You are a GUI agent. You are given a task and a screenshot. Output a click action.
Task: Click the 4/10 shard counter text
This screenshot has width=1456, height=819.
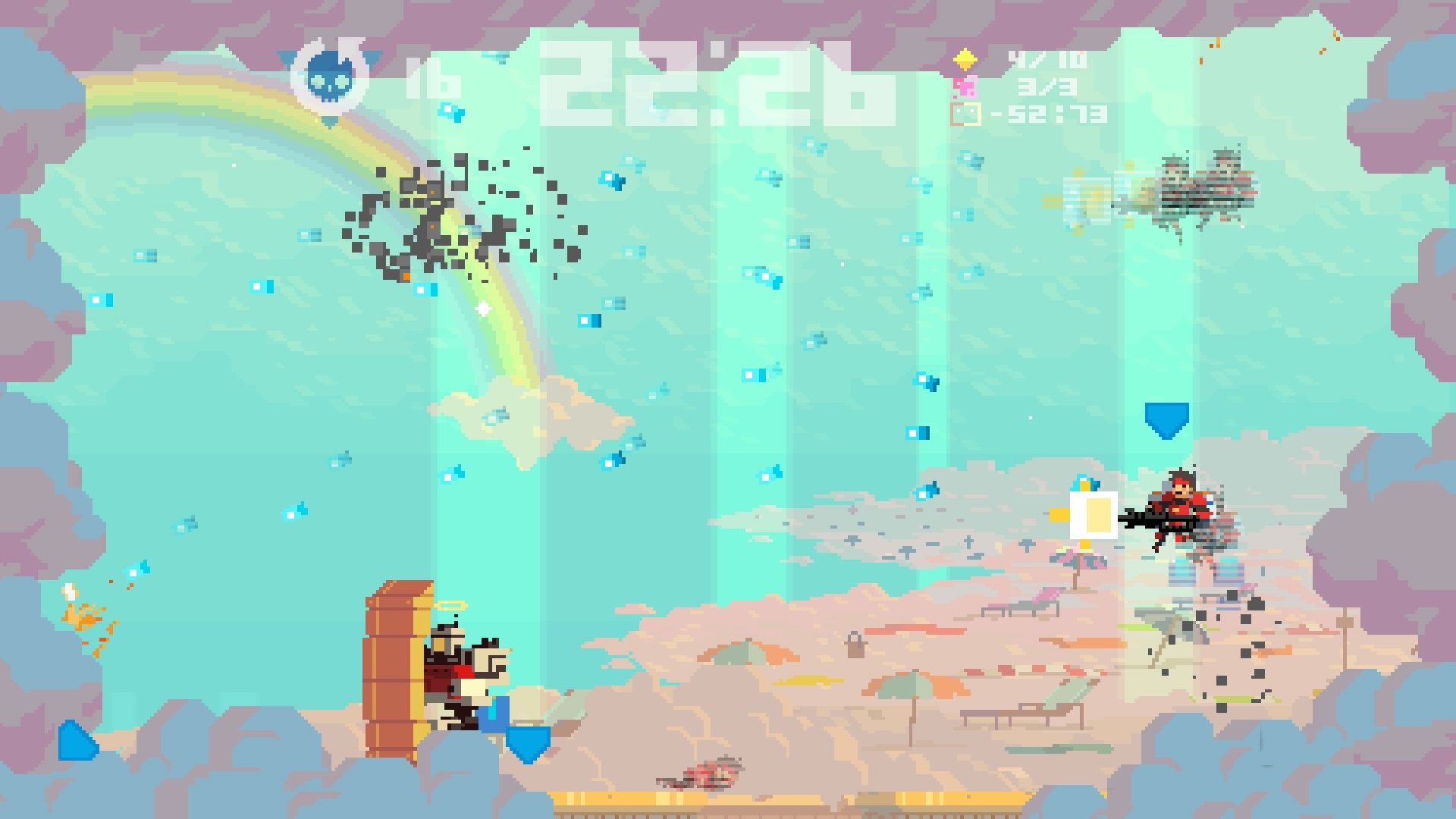(1046, 59)
